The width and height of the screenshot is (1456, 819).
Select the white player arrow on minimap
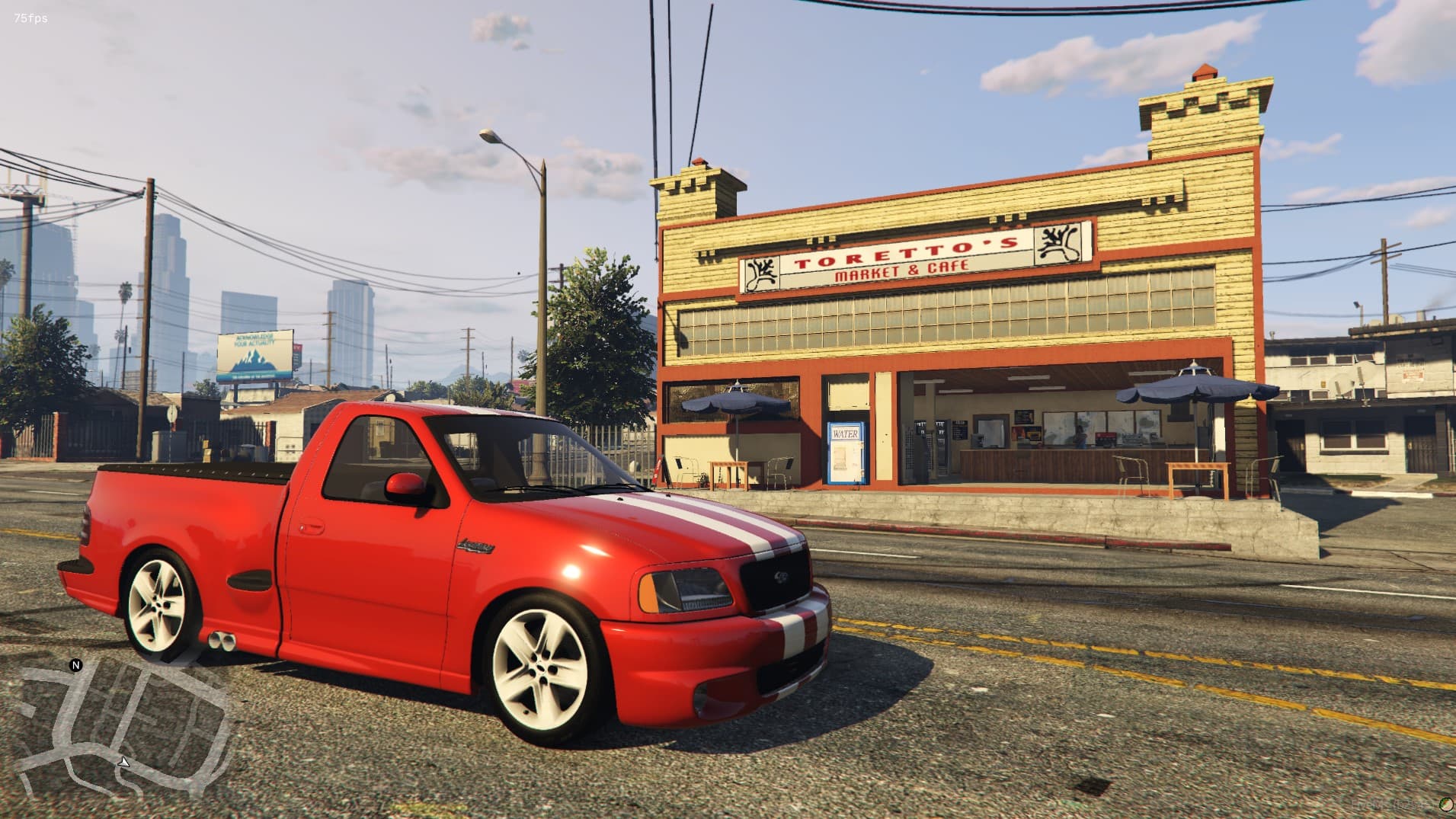(x=124, y=761)
